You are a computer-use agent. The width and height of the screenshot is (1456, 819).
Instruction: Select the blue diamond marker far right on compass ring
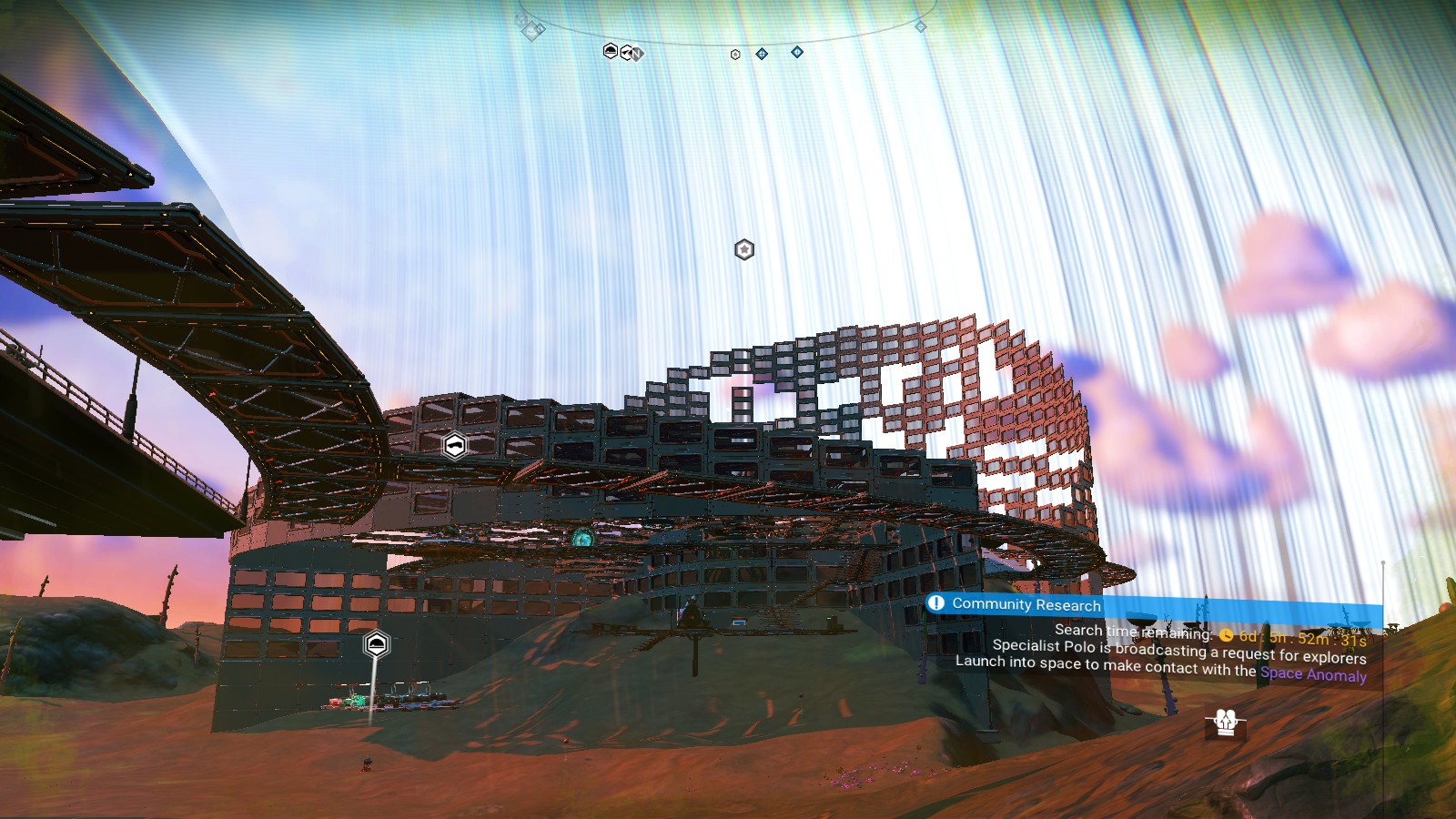click(922, 25)
